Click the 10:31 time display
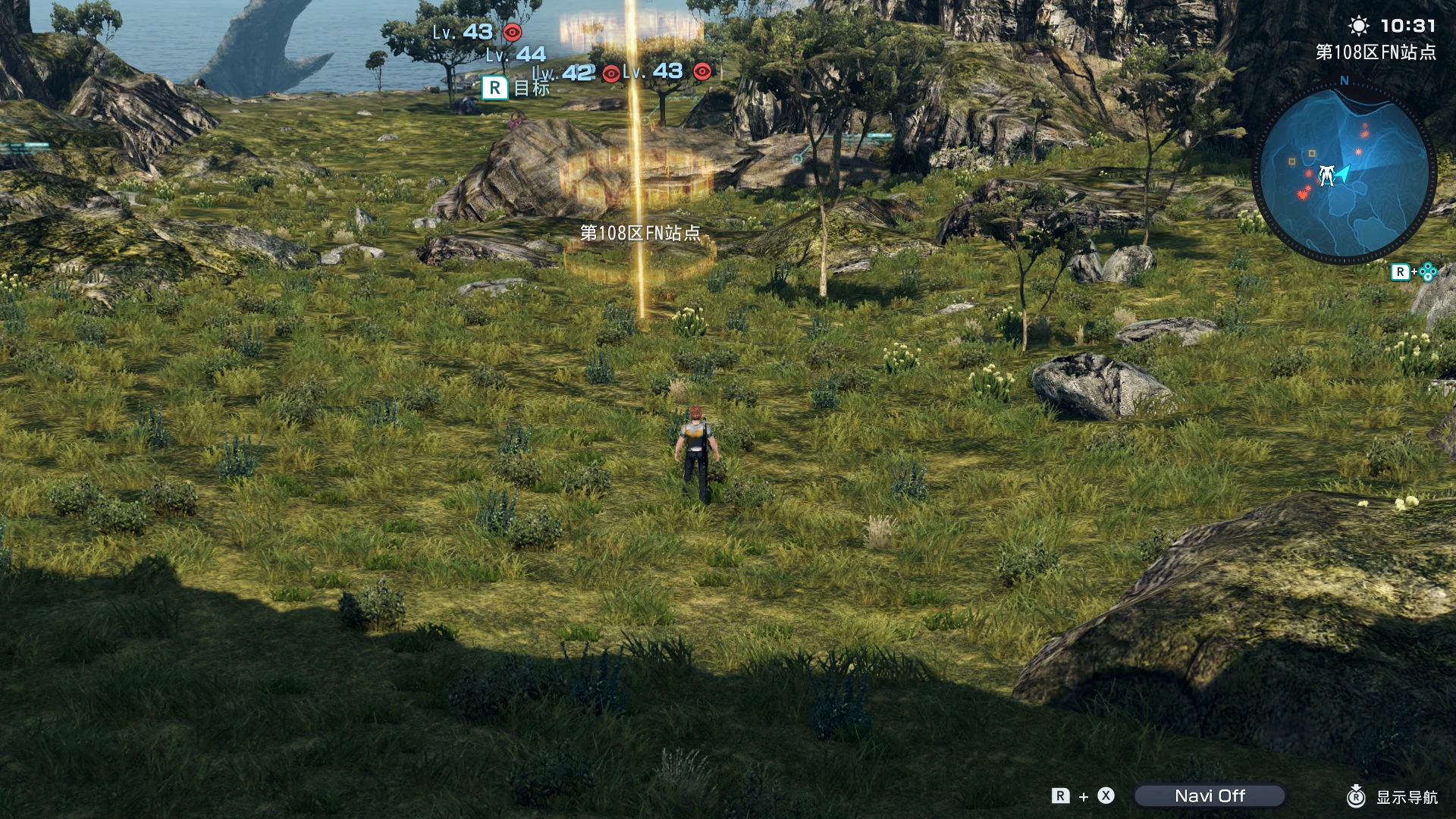The height and width of the screenshot is (819, 1456). (x=1408, y=26)
